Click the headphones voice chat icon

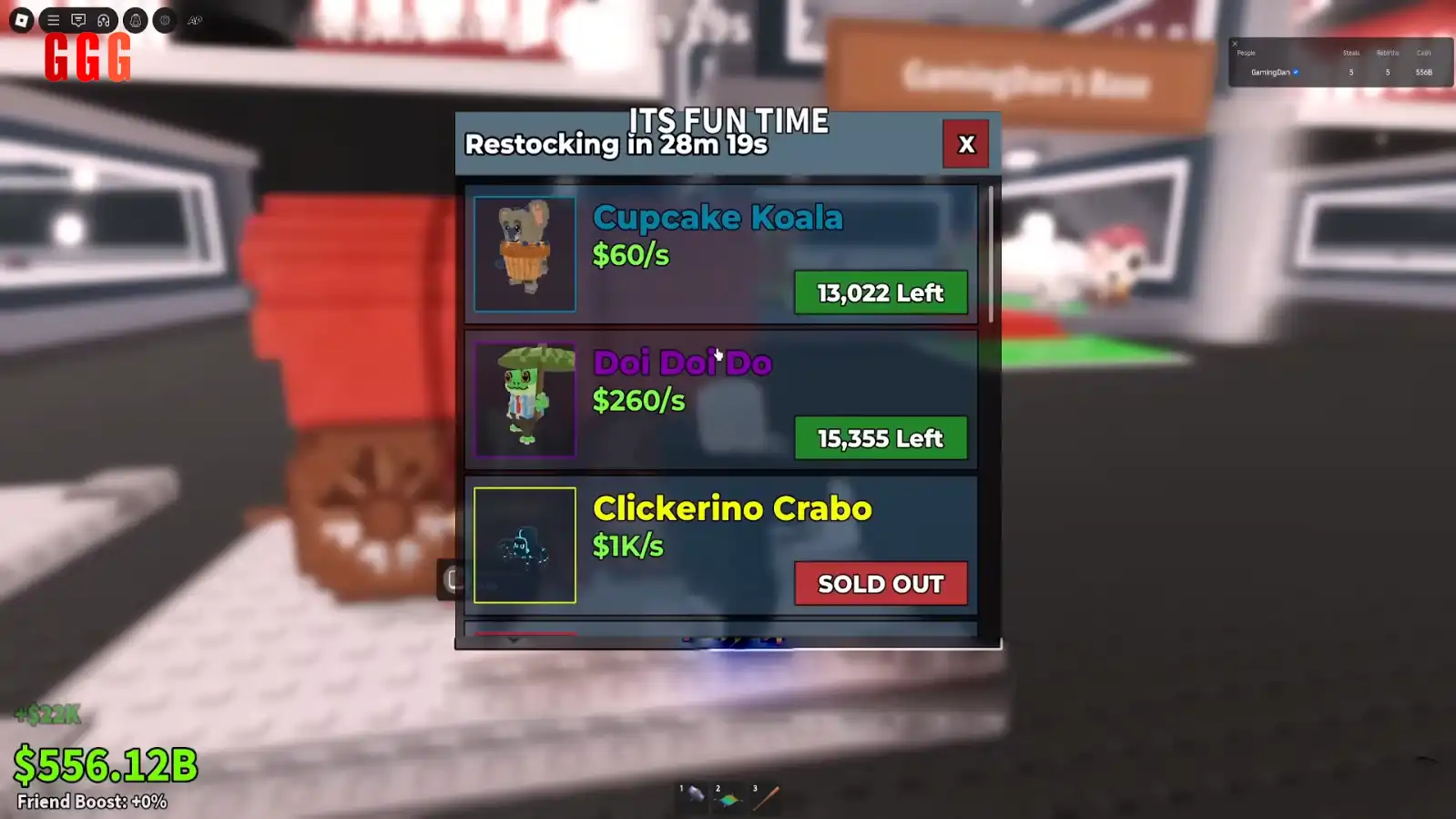click(x=104, y=20)
